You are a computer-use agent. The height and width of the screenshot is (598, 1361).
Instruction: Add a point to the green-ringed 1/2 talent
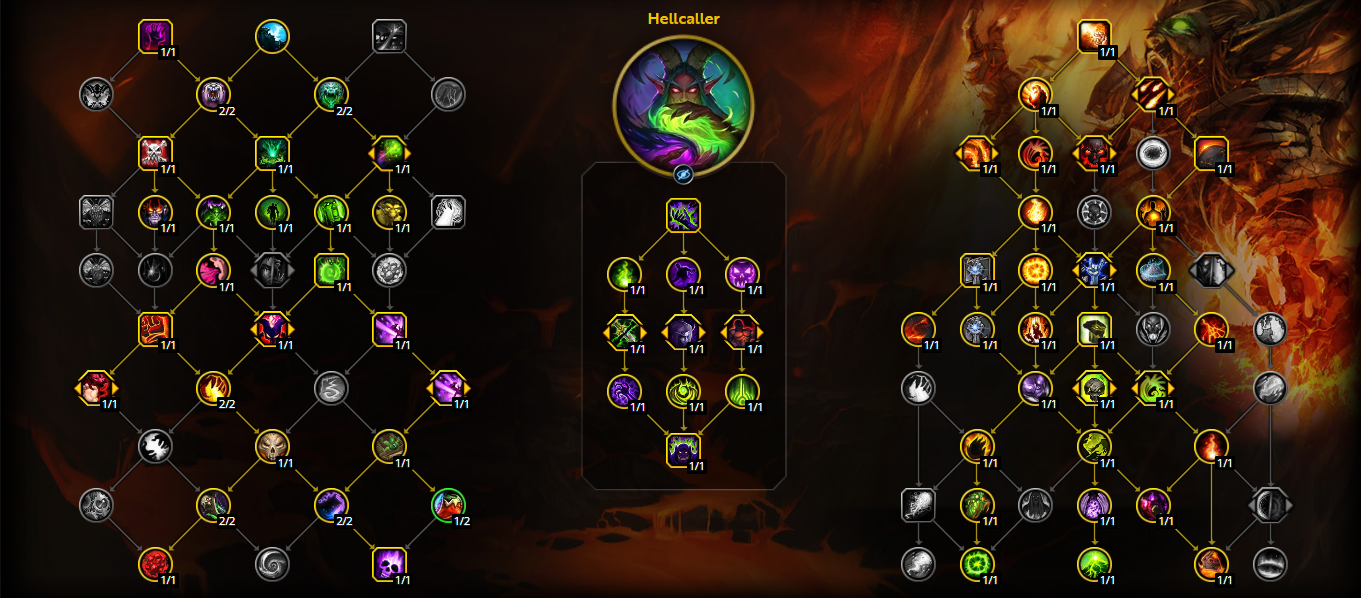448,505
